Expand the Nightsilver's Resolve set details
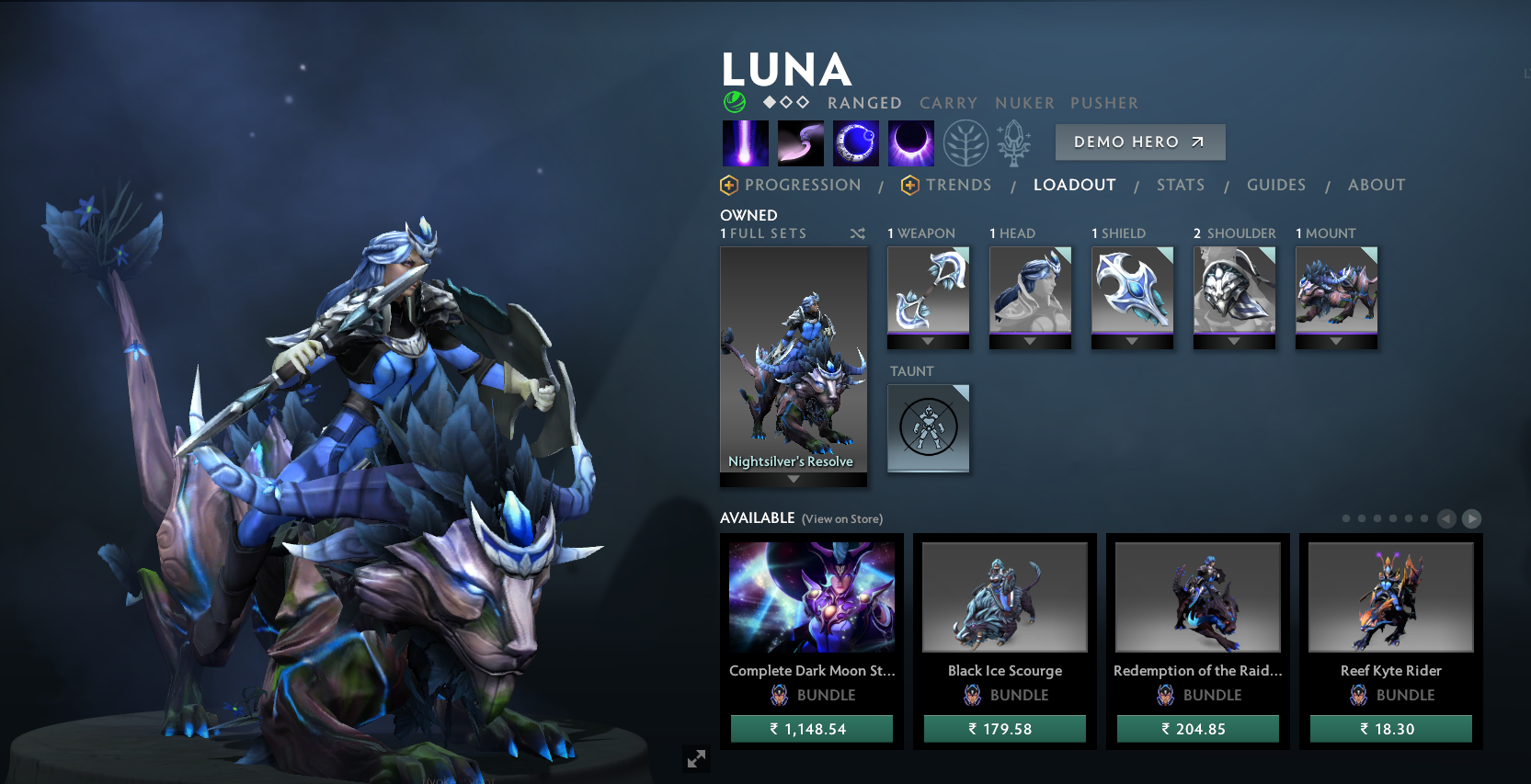This screenshot has height=784, width=1531. coord(794,479)
